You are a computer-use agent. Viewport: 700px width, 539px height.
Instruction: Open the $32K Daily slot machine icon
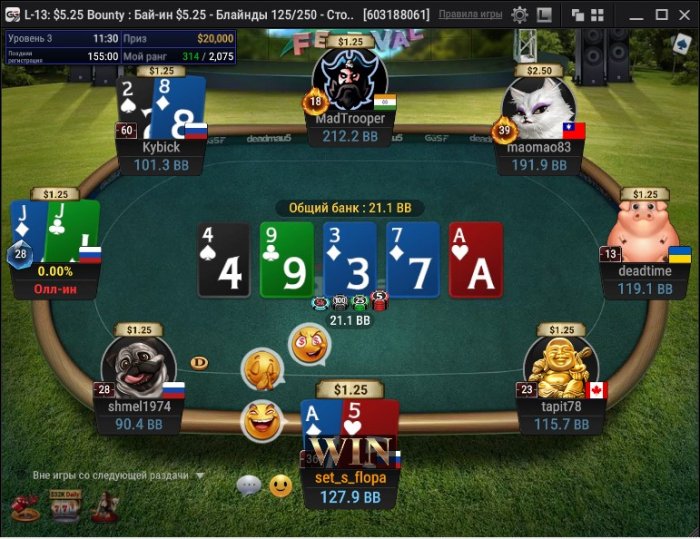[64, 508]
